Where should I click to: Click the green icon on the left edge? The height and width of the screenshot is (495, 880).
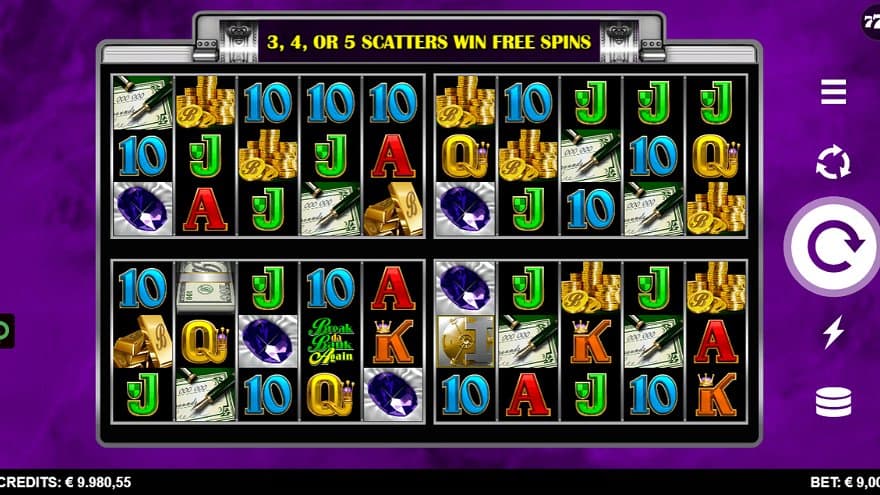point(5,330)
